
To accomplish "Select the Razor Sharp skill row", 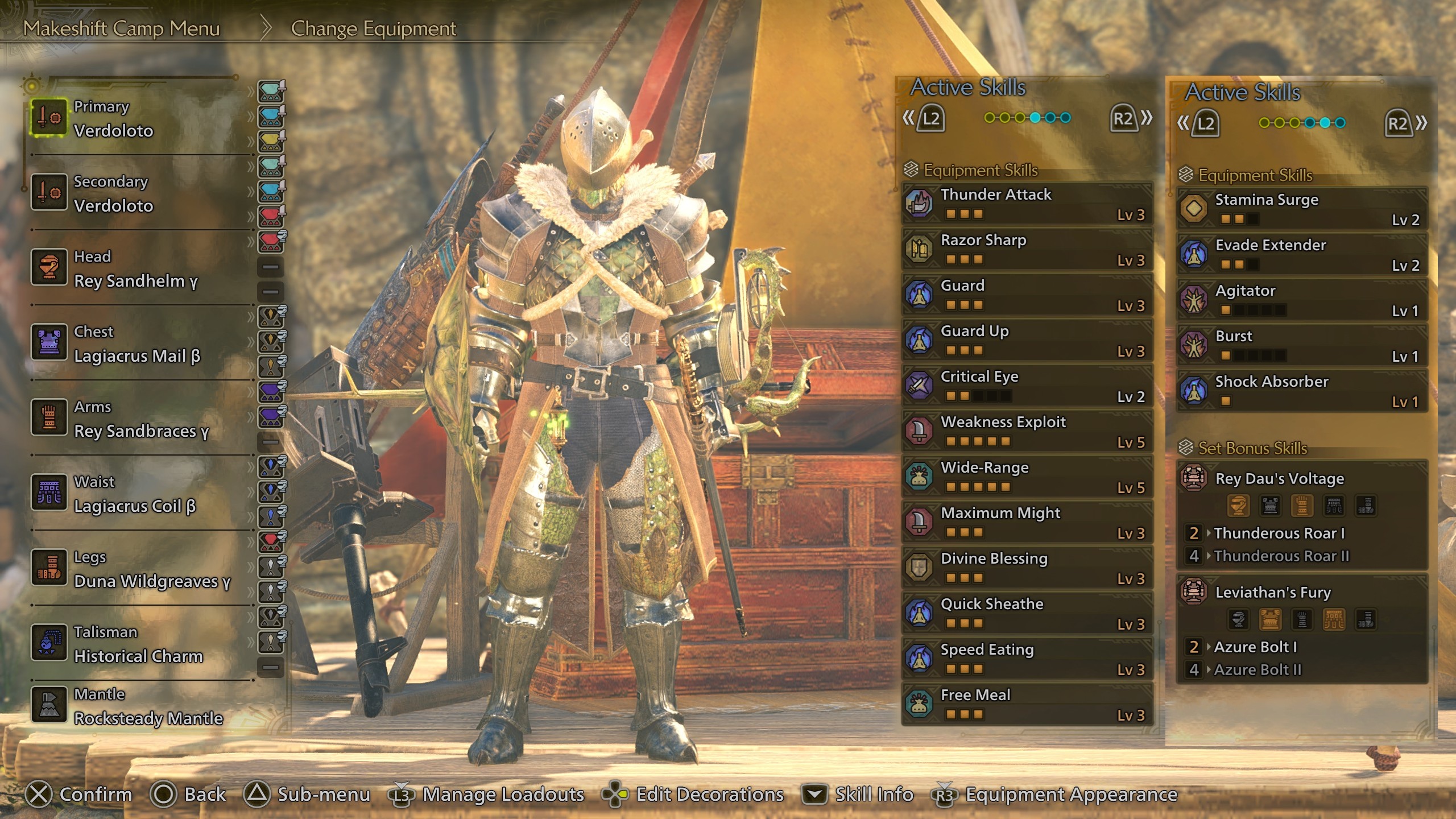I will 1027,249.
